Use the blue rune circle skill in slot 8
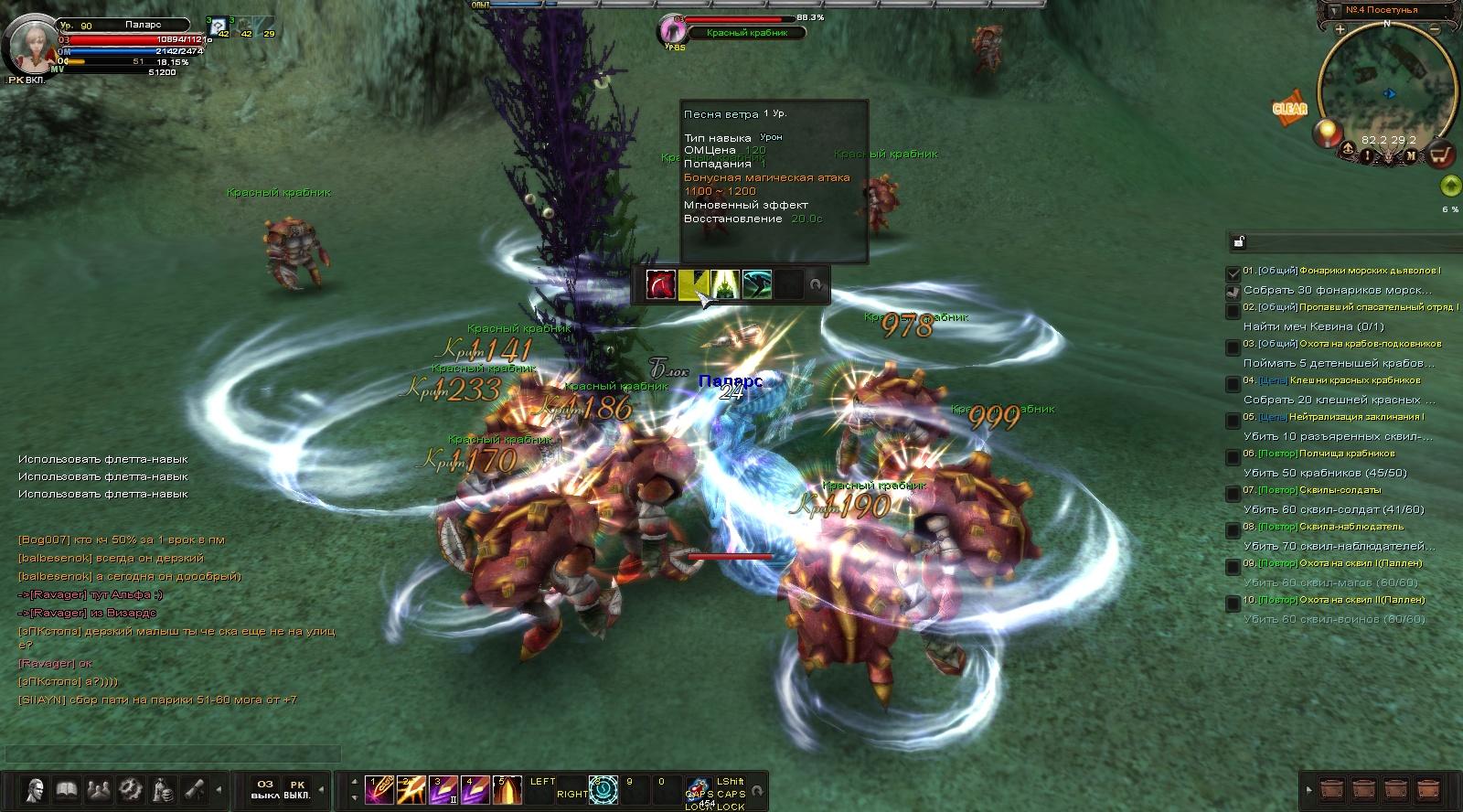The height and width of the screenshot is (812, 1463). click(603, 790)
